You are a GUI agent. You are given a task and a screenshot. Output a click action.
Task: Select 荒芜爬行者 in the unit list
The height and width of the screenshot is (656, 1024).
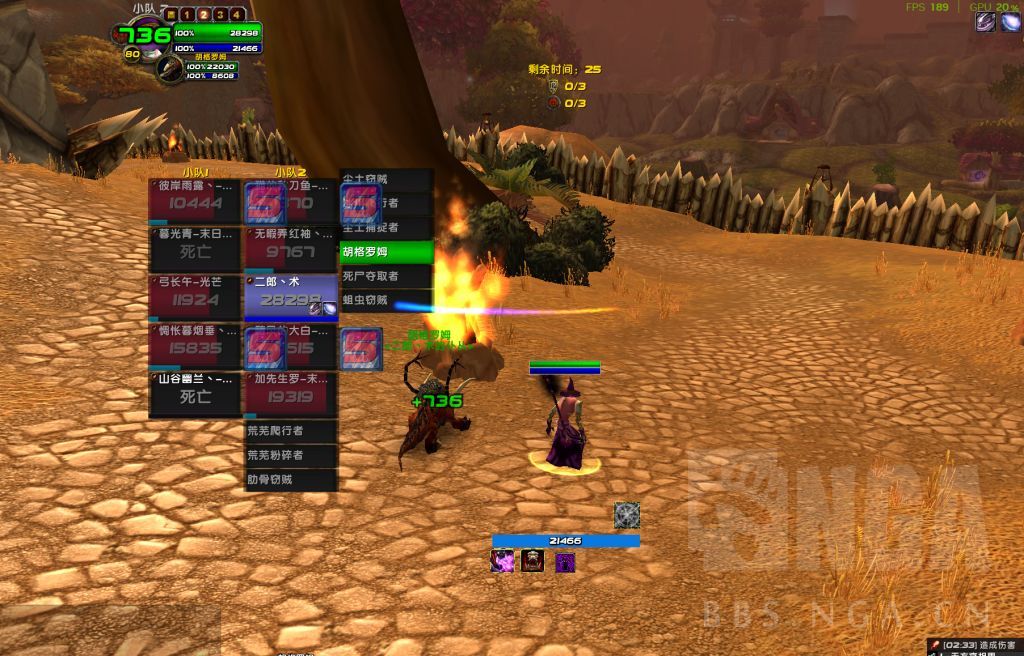tap(291, 431)
